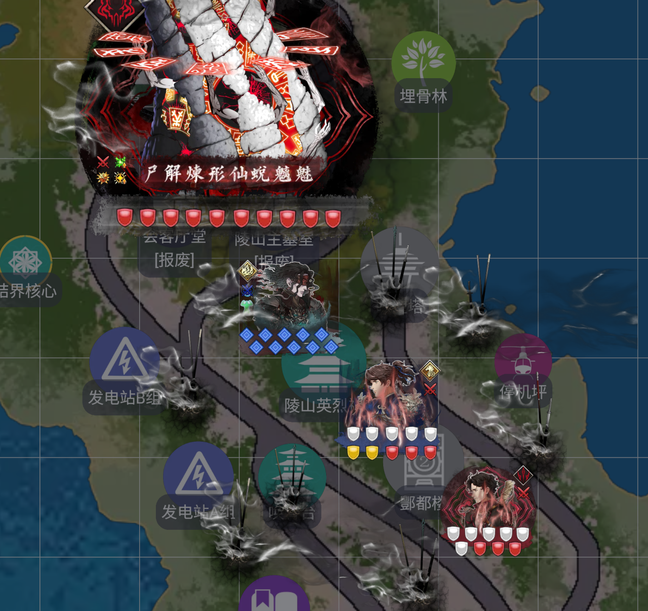Select the 停机坪 helicopter node
648x611 pixels.
point(523,360)
